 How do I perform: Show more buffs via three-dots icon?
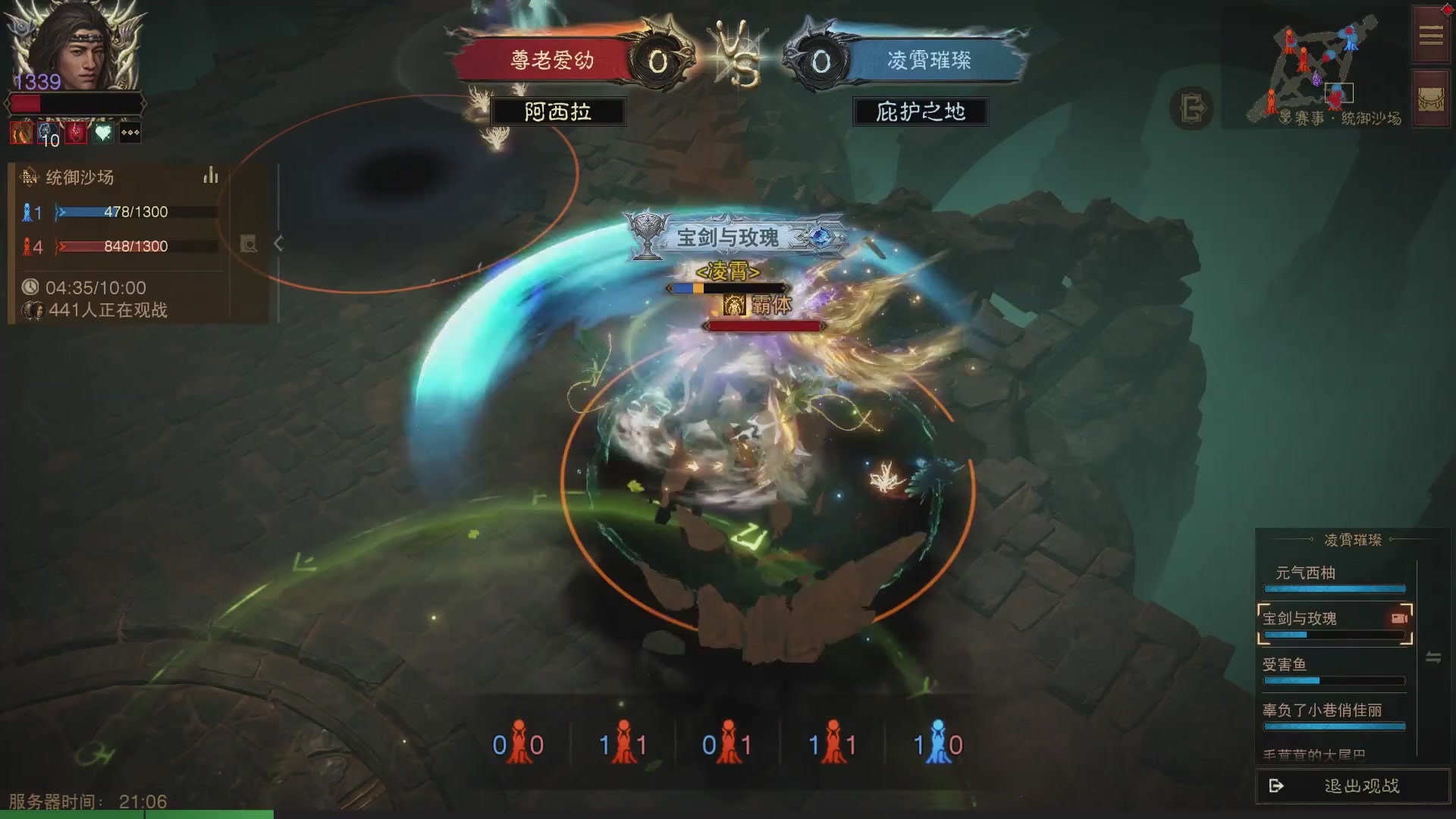coord(130,133)
